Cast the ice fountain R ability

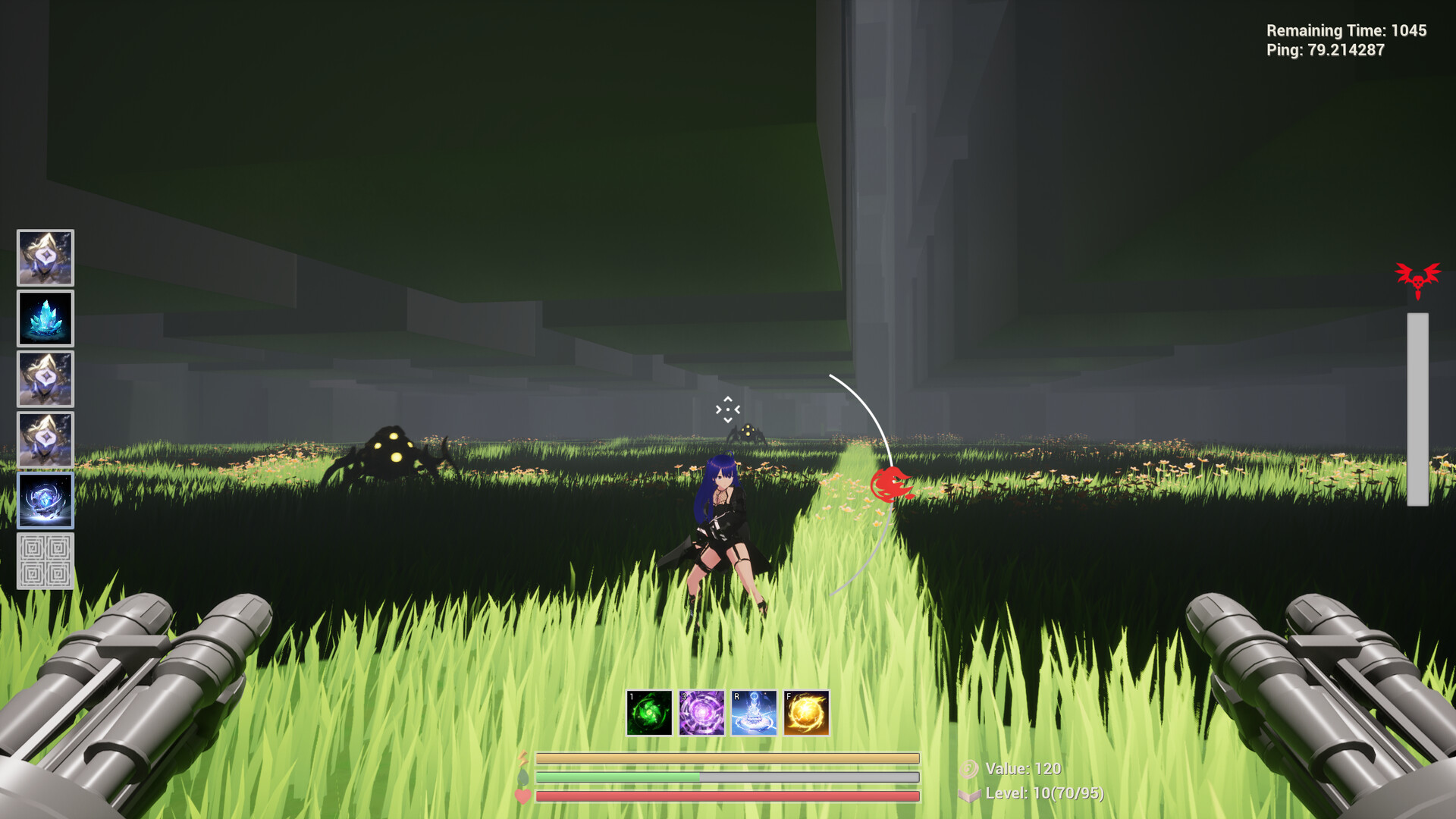click(x=753, y=711)
